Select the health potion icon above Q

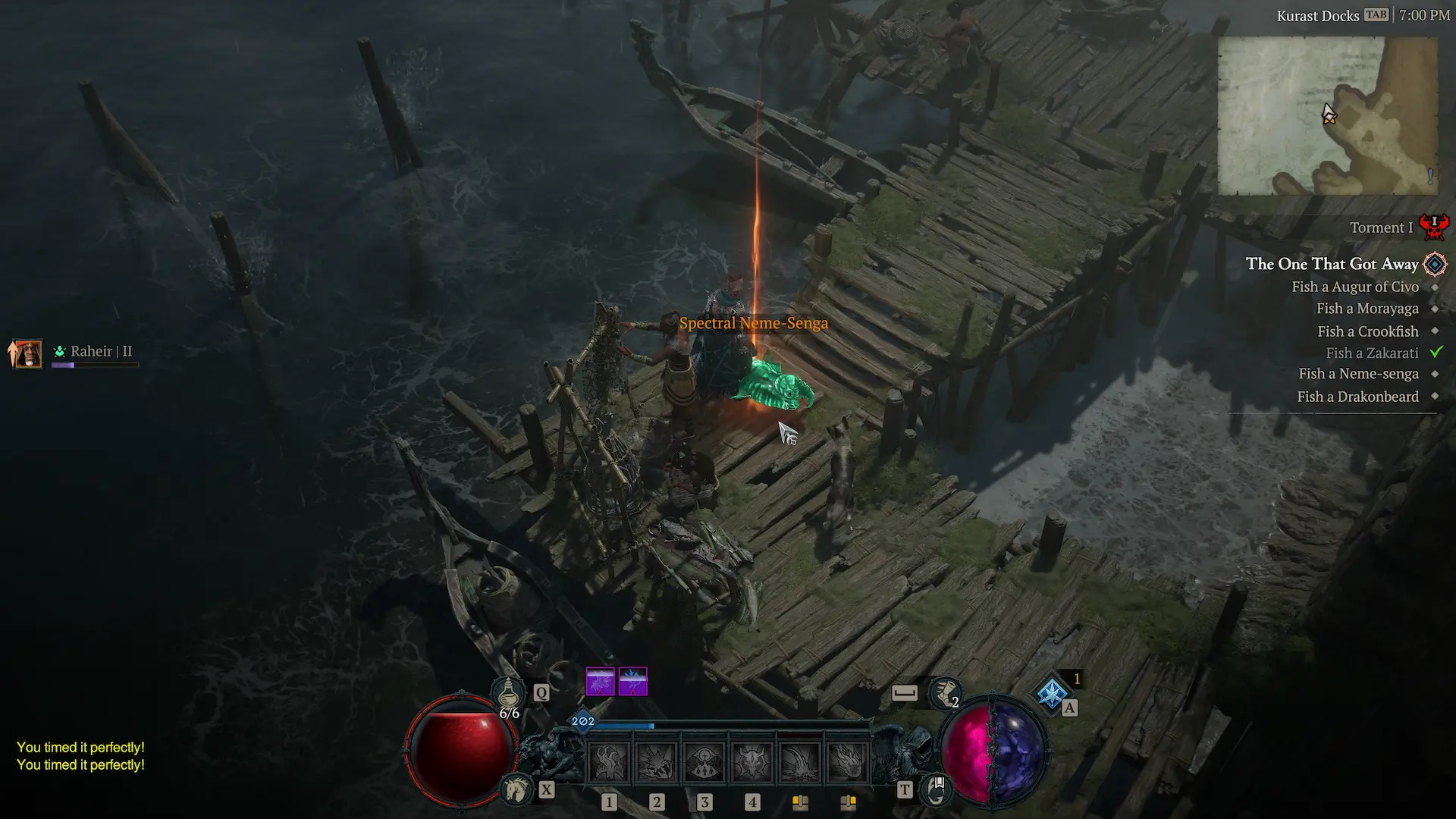click(x=510, y=692)
